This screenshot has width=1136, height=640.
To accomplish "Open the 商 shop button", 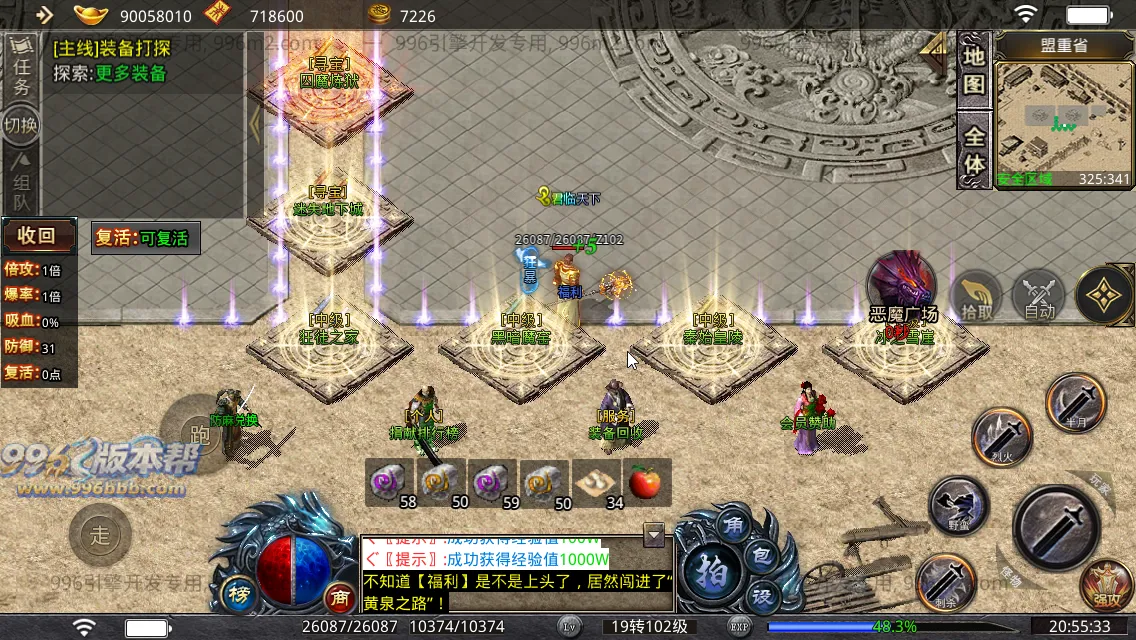I will (340, 598).
